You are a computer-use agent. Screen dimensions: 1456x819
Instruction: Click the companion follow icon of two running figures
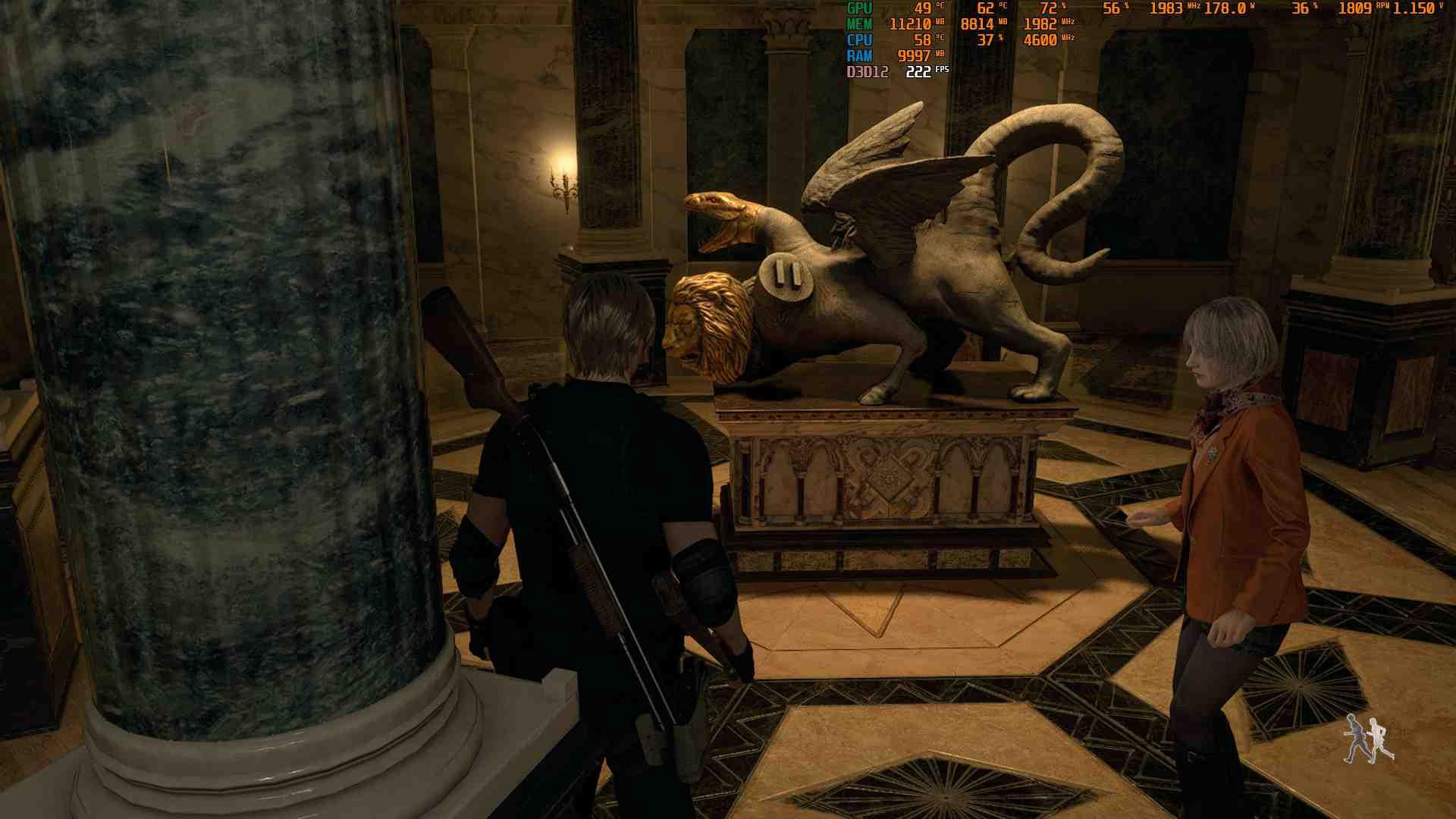(x=1368, y=739)
